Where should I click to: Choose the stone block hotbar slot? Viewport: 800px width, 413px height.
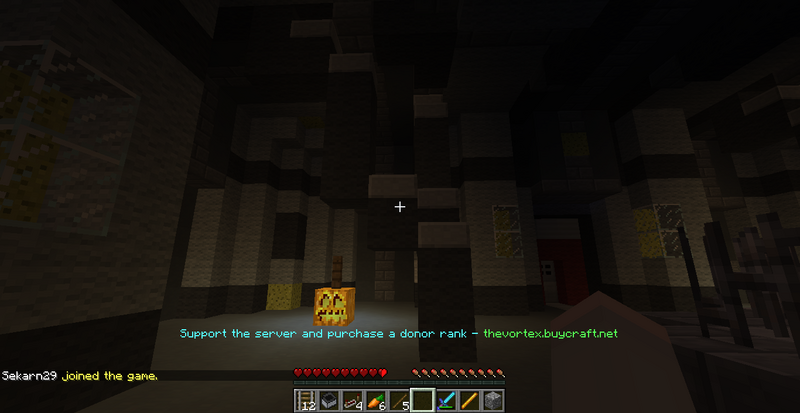pos(491,401)
